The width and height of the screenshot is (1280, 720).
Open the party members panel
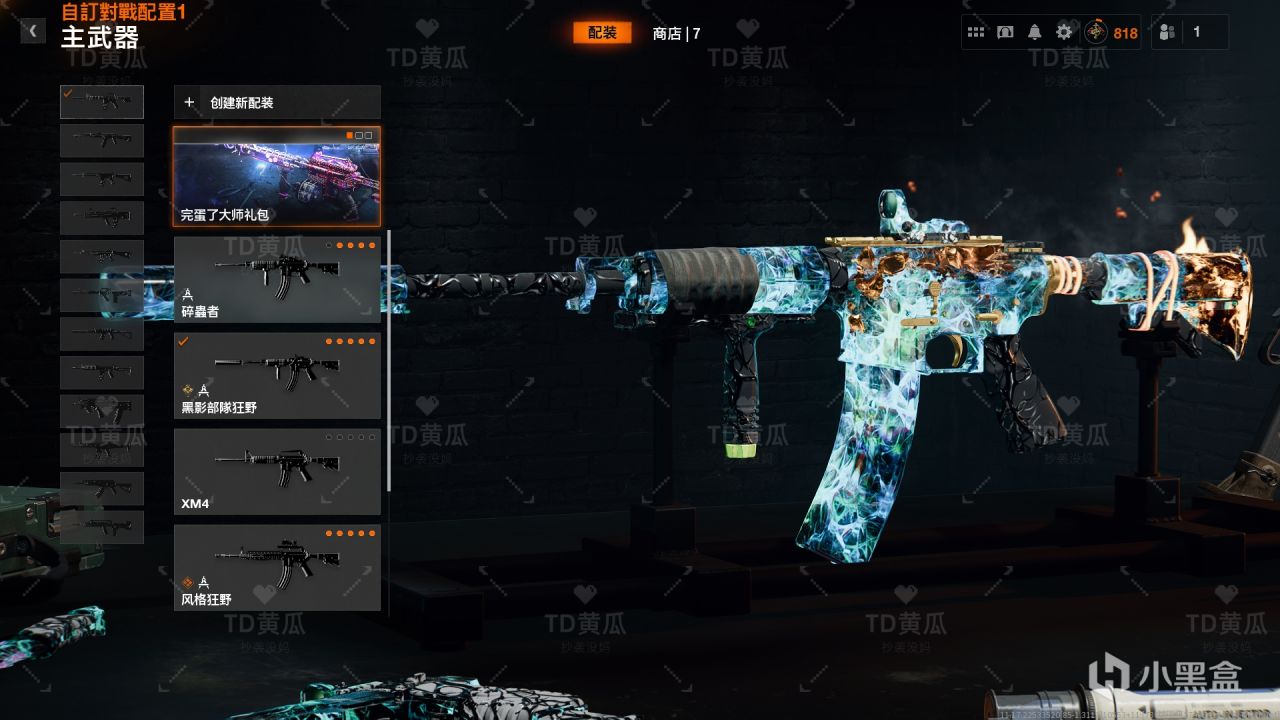[1167, 32]
